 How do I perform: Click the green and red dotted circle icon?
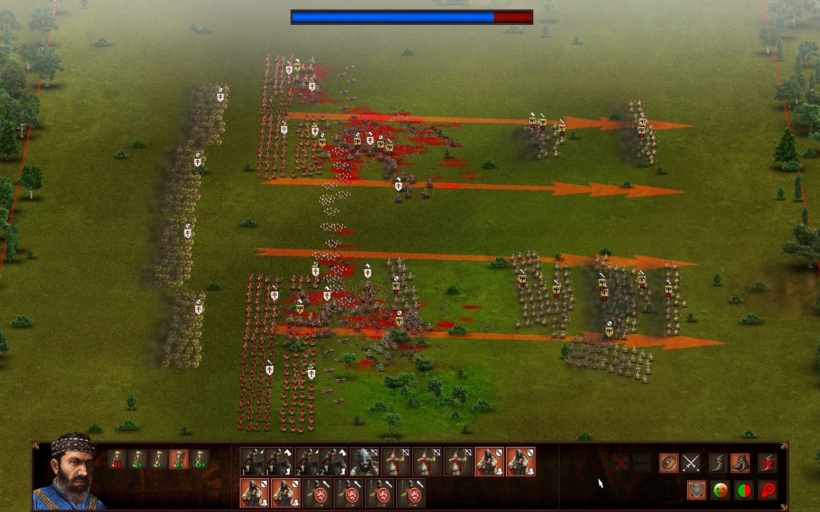[x=720, y=490]
